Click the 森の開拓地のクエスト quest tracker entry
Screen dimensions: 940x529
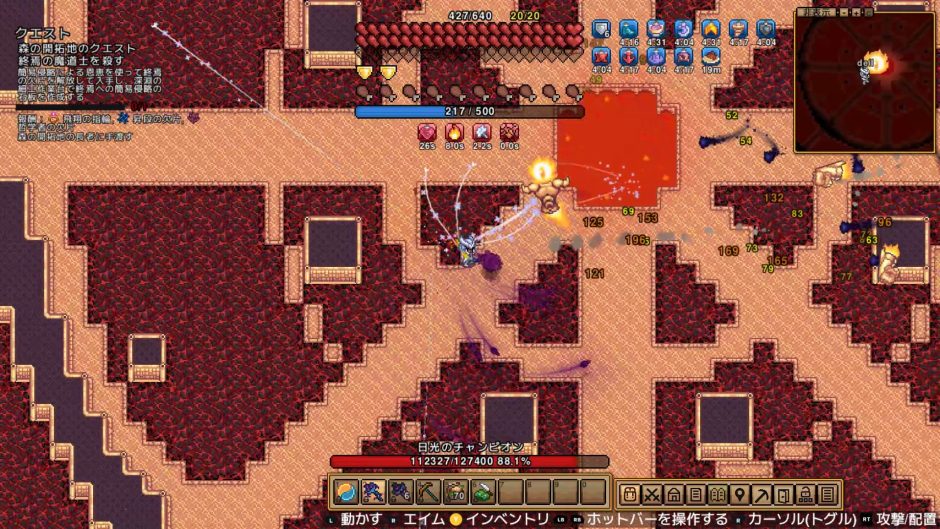76,48
